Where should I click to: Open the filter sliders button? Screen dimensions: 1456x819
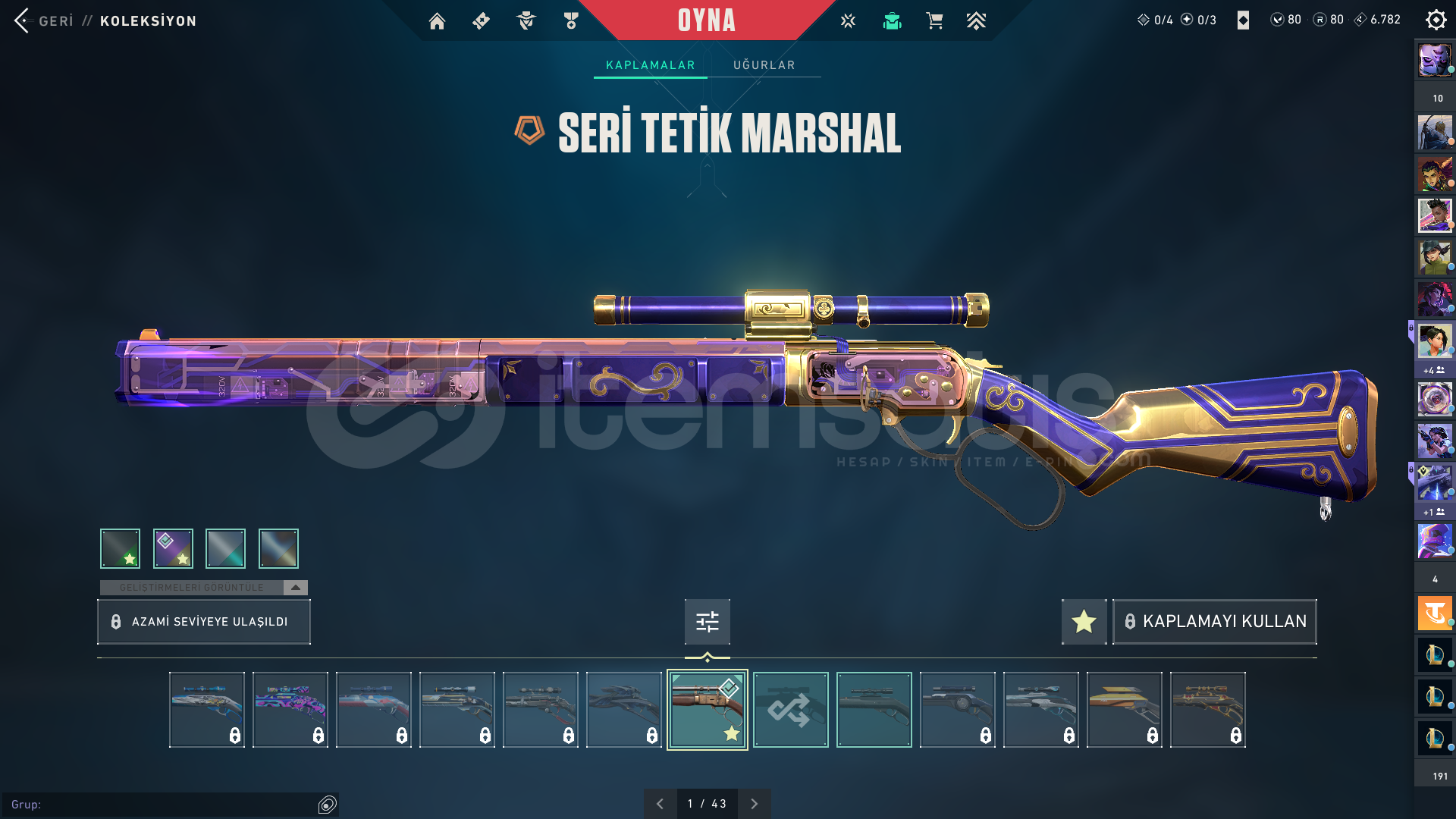coord(707,622)
